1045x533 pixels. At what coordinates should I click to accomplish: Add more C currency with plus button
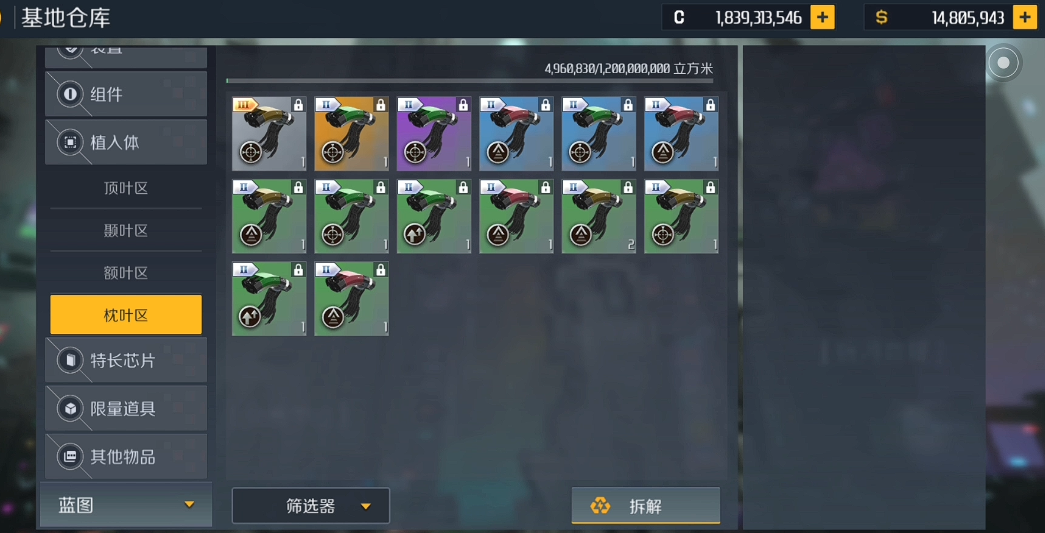pyautogui.click(x=822, y=17)
